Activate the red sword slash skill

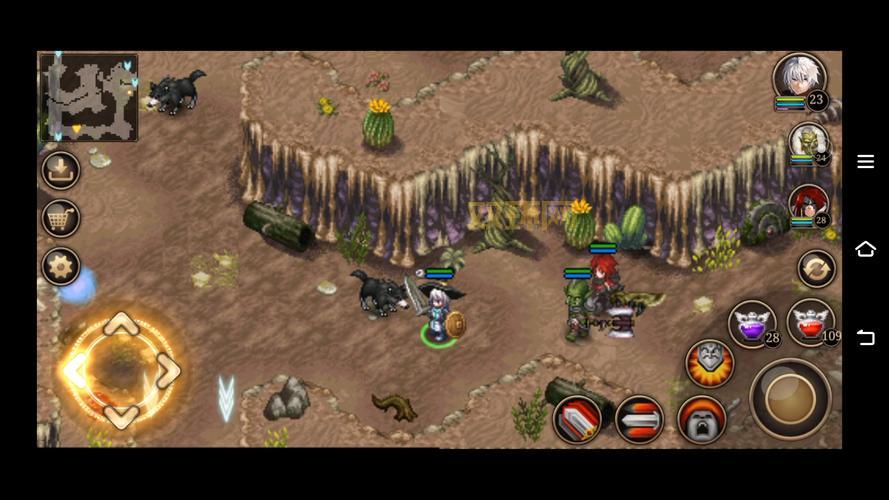click(577, 419)
